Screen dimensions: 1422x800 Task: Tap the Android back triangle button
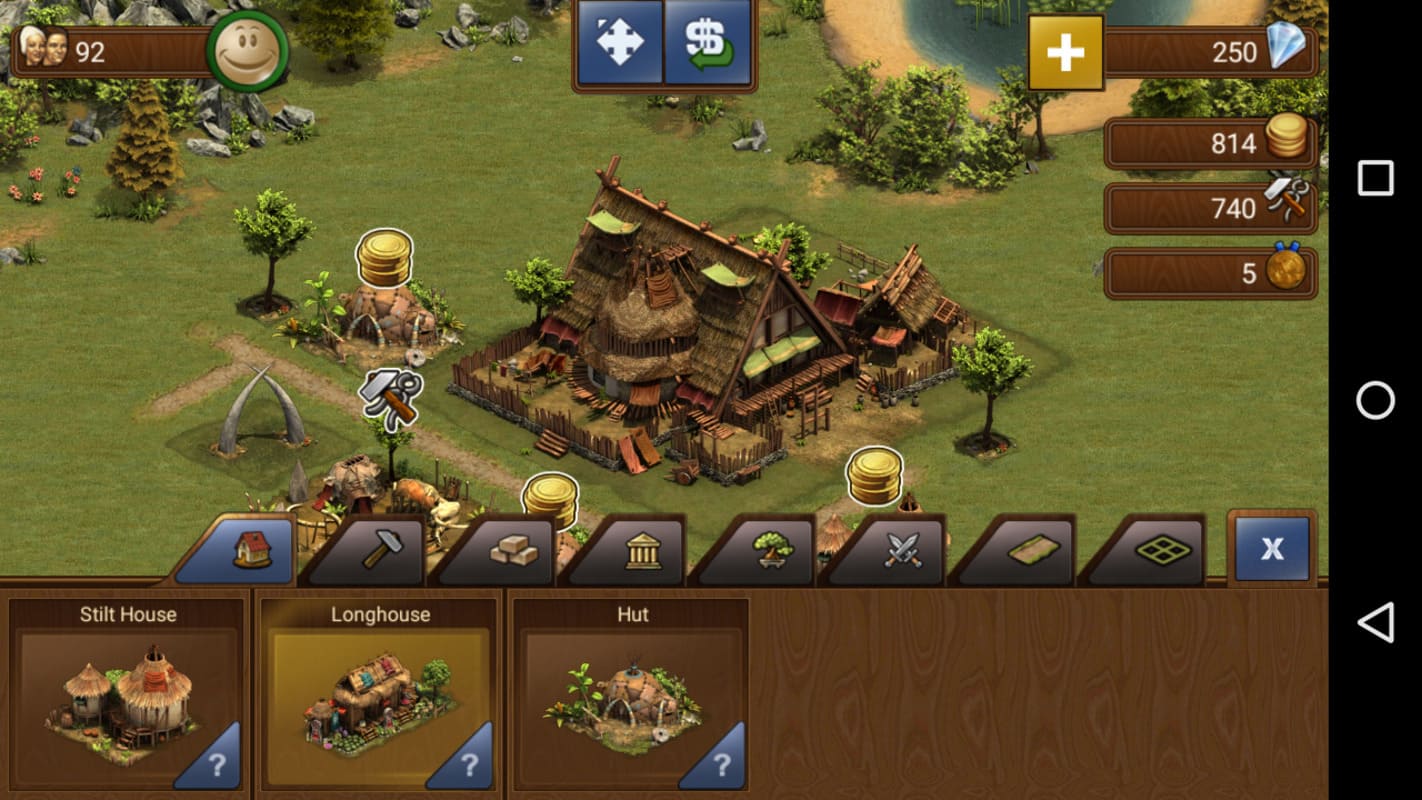tap(1375, 622)
